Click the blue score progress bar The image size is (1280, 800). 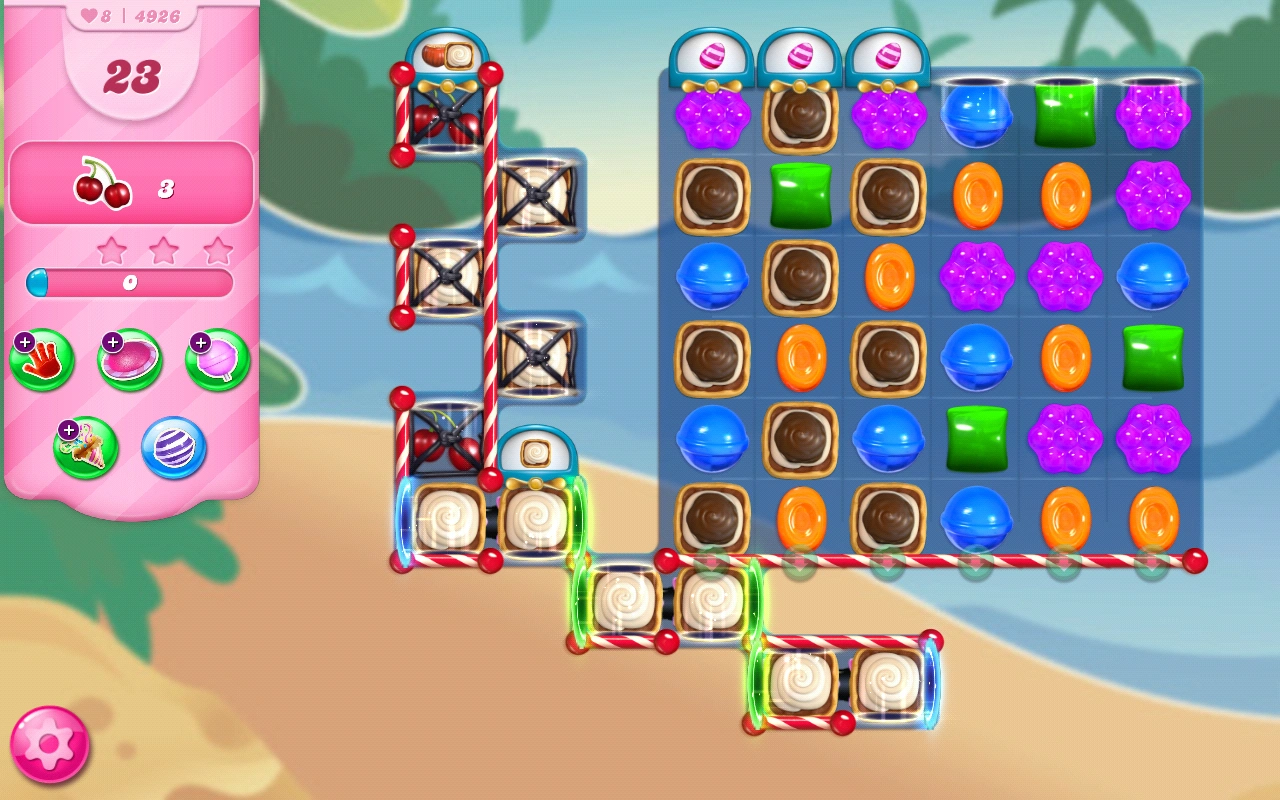point(130,283)
